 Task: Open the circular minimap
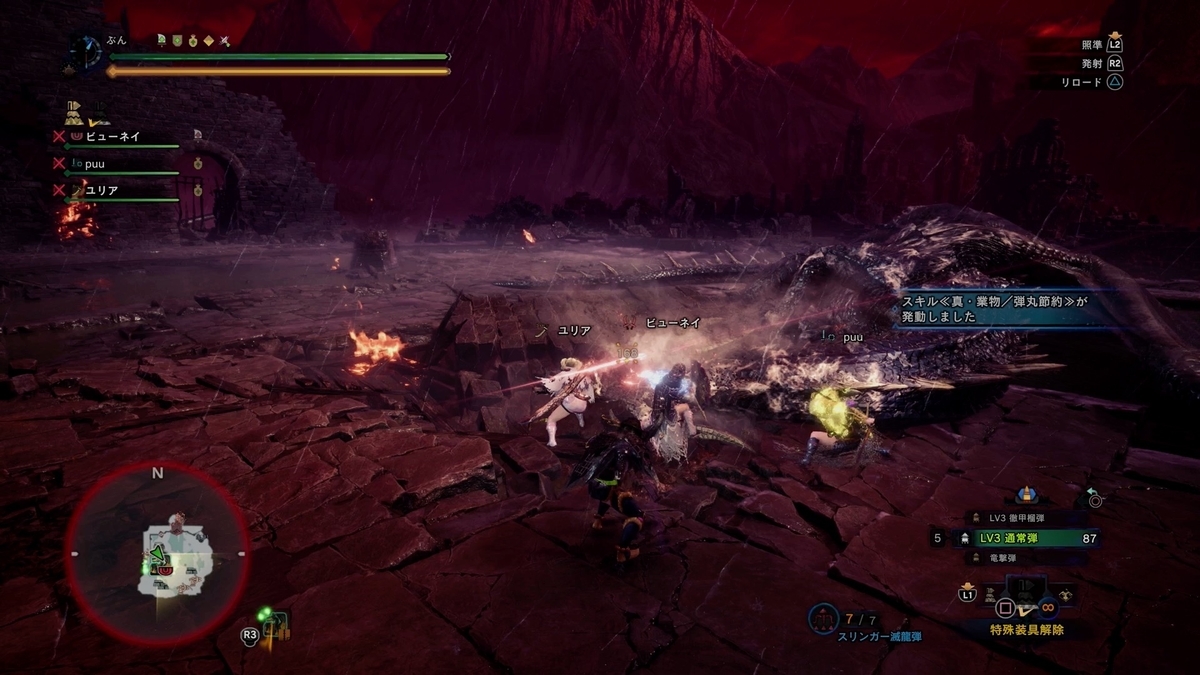pos(157,557)
